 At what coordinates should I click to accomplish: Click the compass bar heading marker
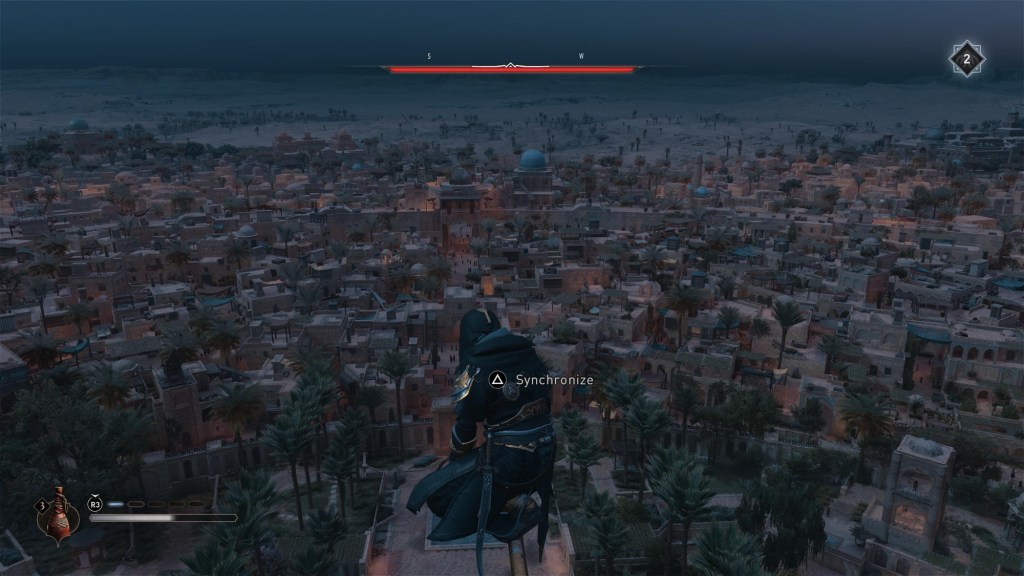(x=511, y=66)
